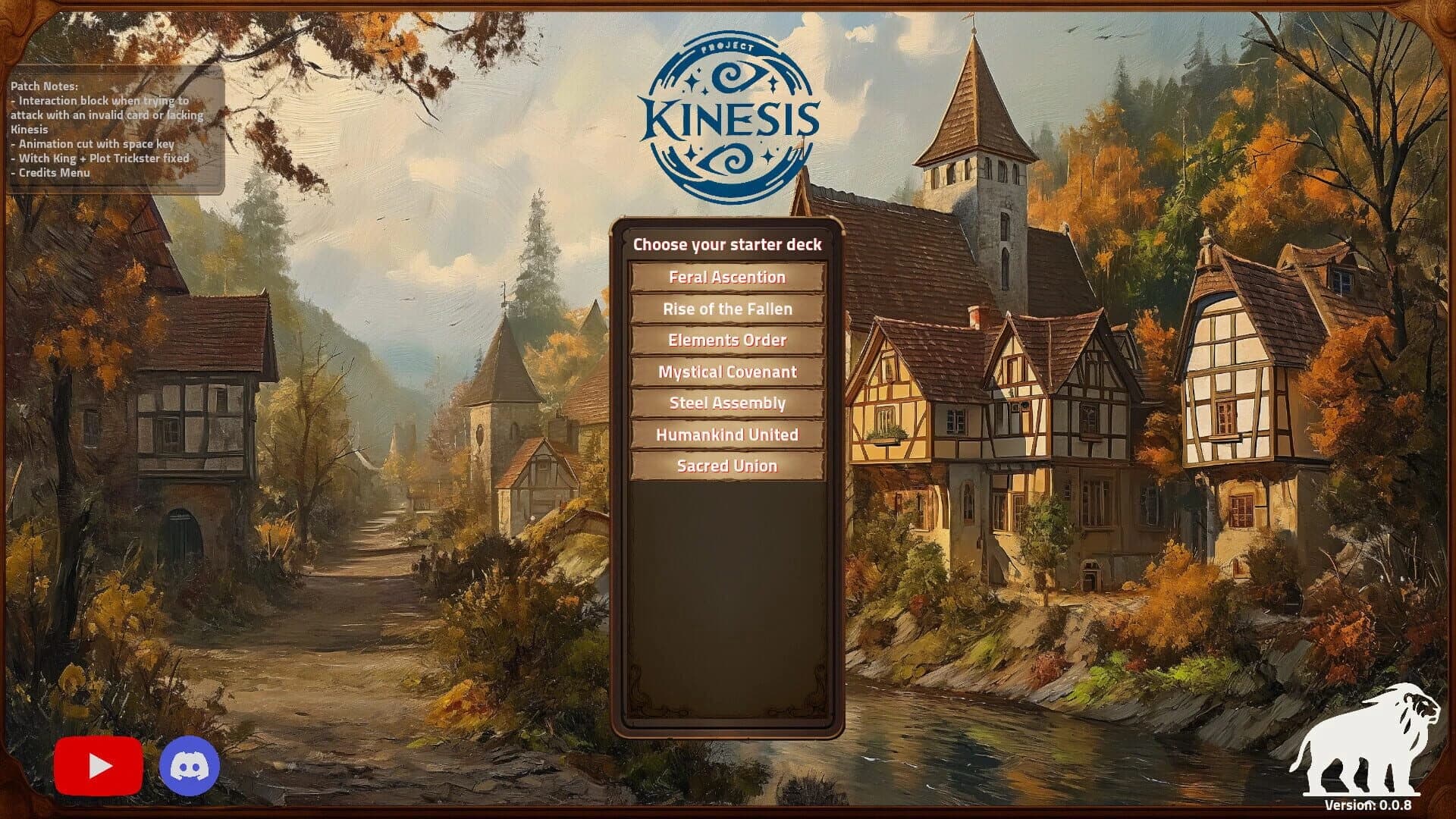Open the Discord community icon
Image resolution: width=1456 pixels, height=819 pixels.
coord(190,766)
